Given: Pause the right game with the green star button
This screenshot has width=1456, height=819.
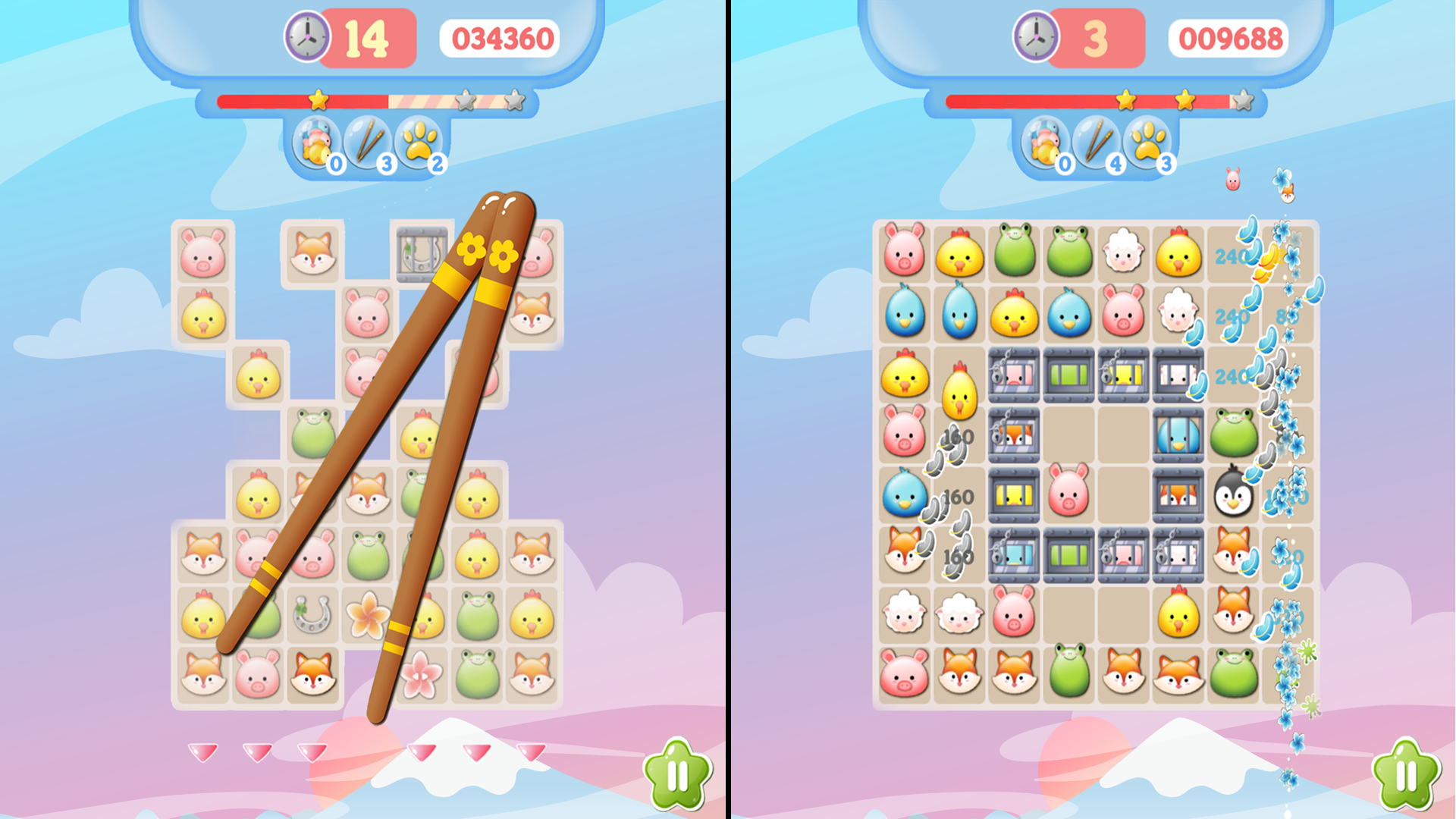Looking at the screenshot, I should pyautogui.click(x=1404, y=773).
